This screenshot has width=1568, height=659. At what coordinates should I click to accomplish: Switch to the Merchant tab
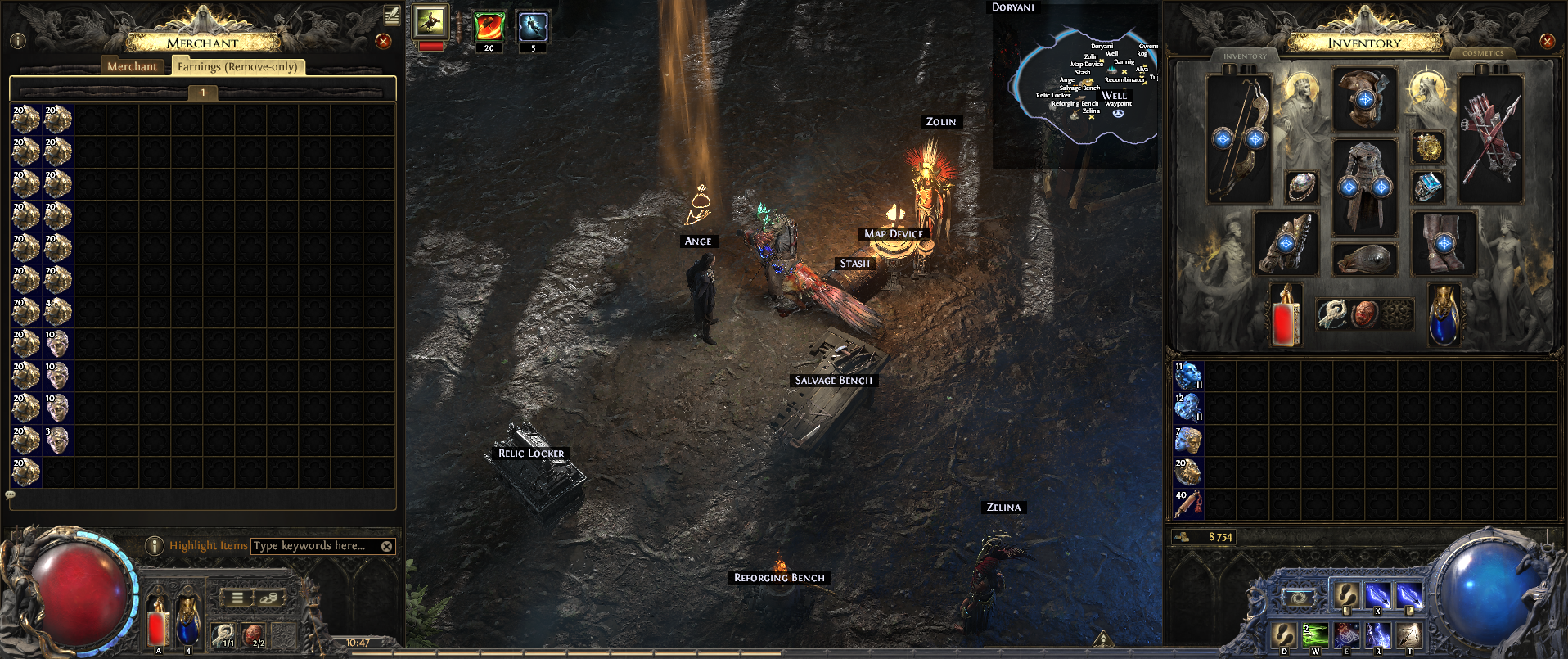pyautogui.click(x=132, y=67)
